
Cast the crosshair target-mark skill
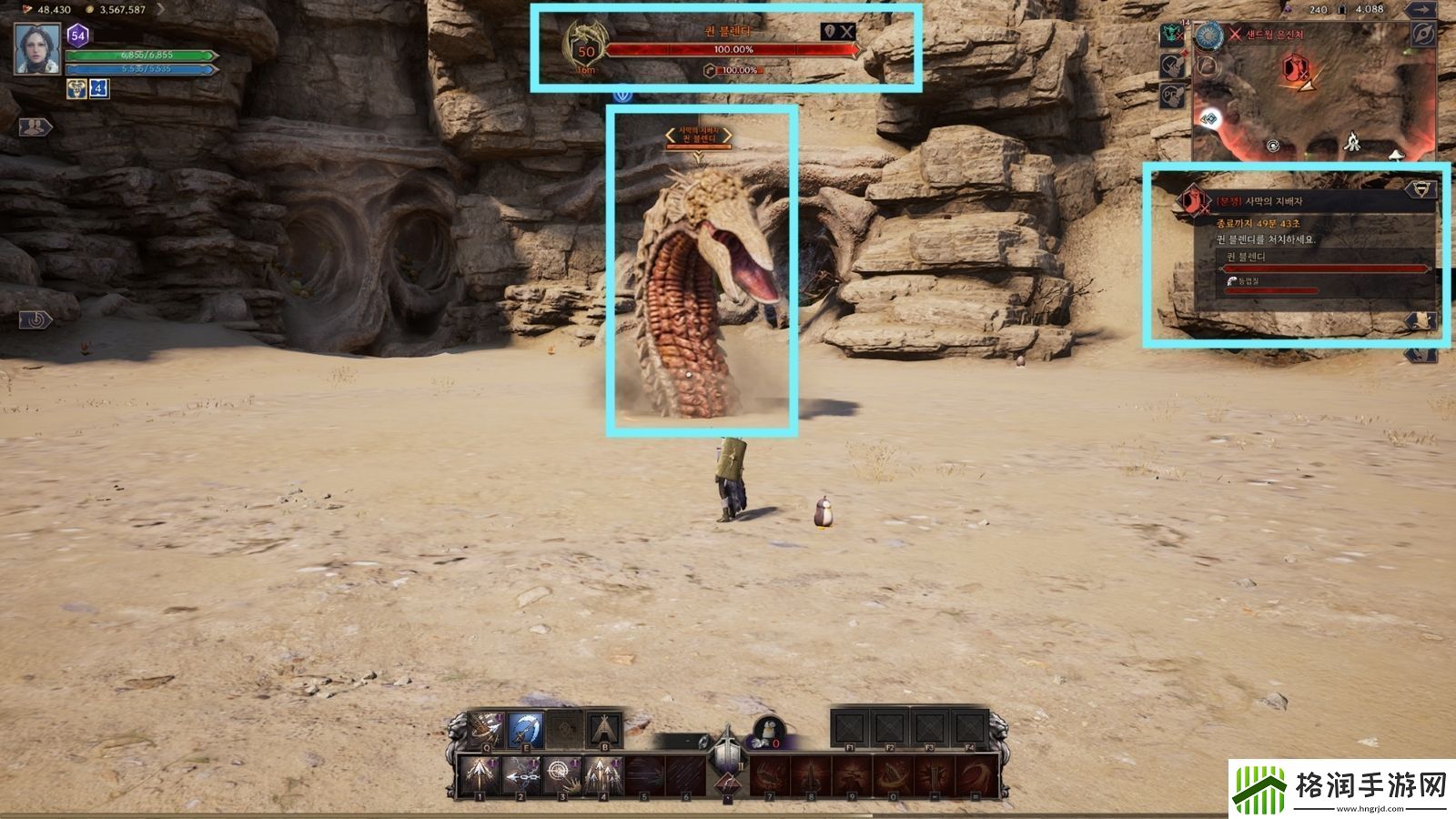561,776
